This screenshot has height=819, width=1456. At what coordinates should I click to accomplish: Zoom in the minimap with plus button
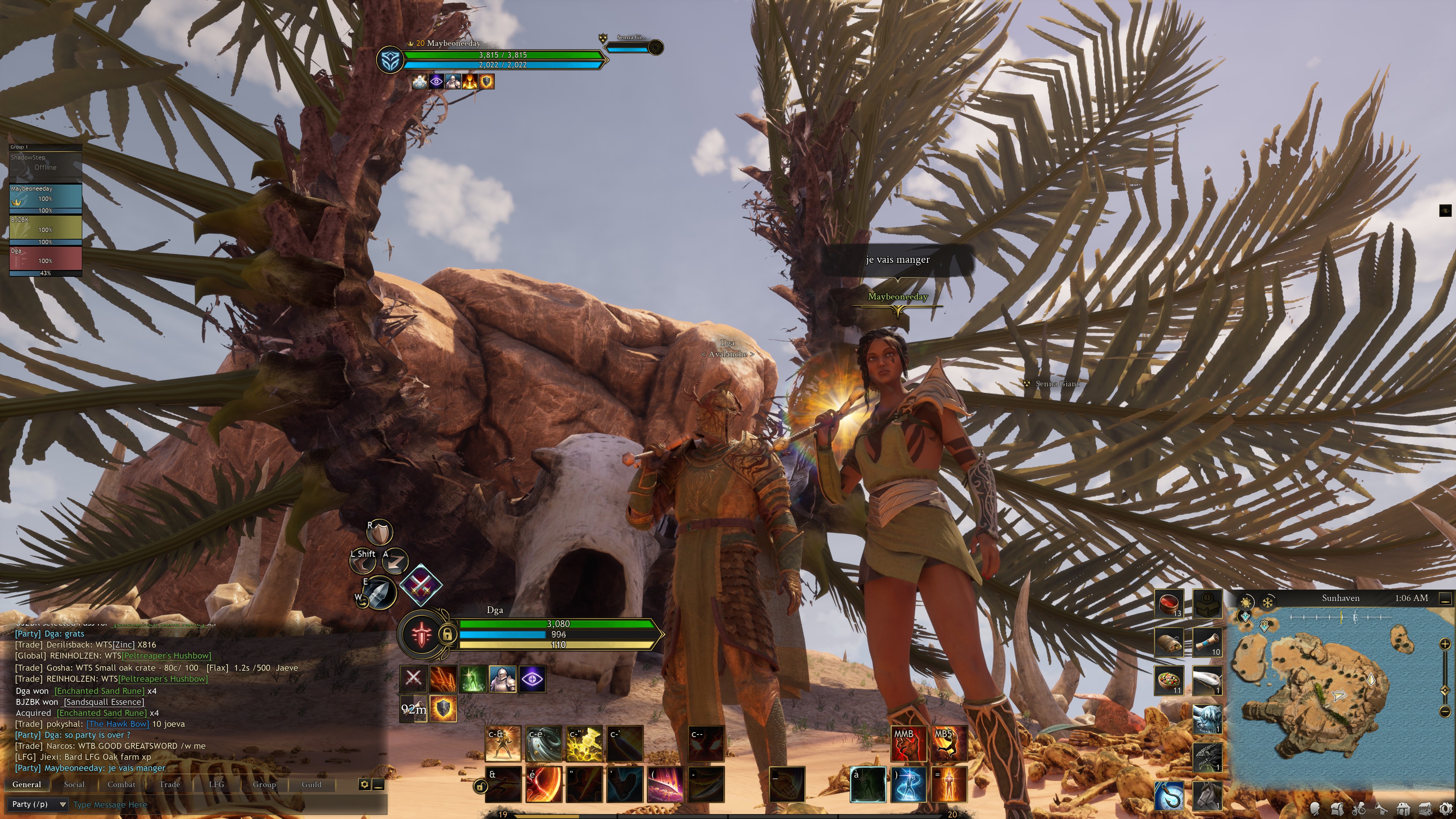point(1445,644)
